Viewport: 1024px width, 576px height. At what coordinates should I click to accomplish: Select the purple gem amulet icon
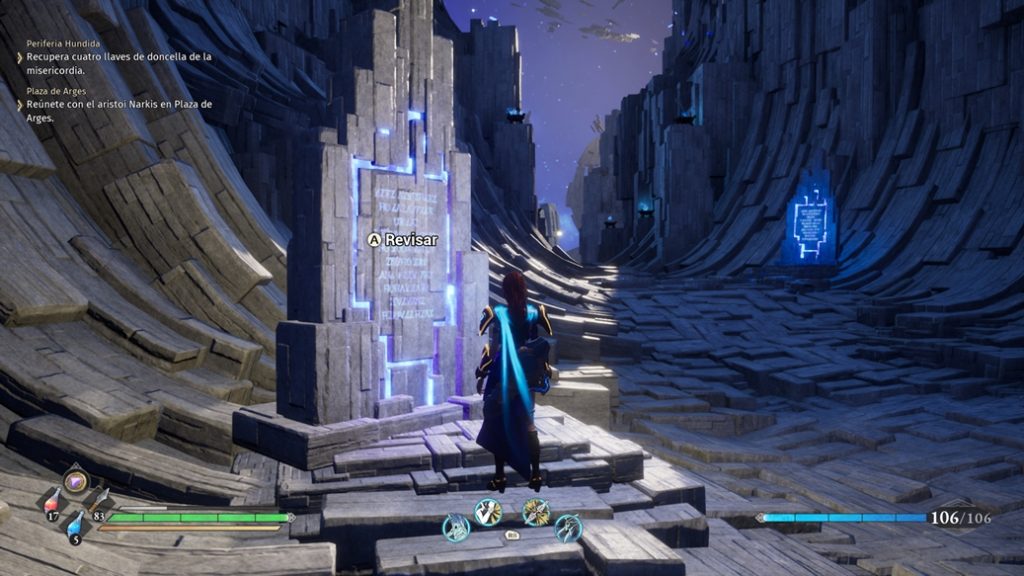pos(76,481)
